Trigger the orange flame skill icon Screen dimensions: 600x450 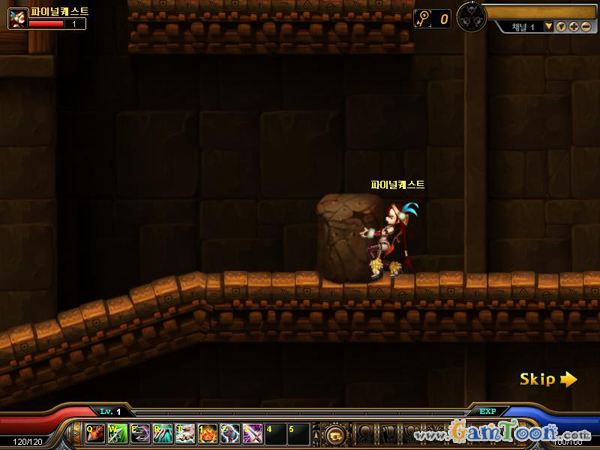pyautogui.click(x=207, y=434)
